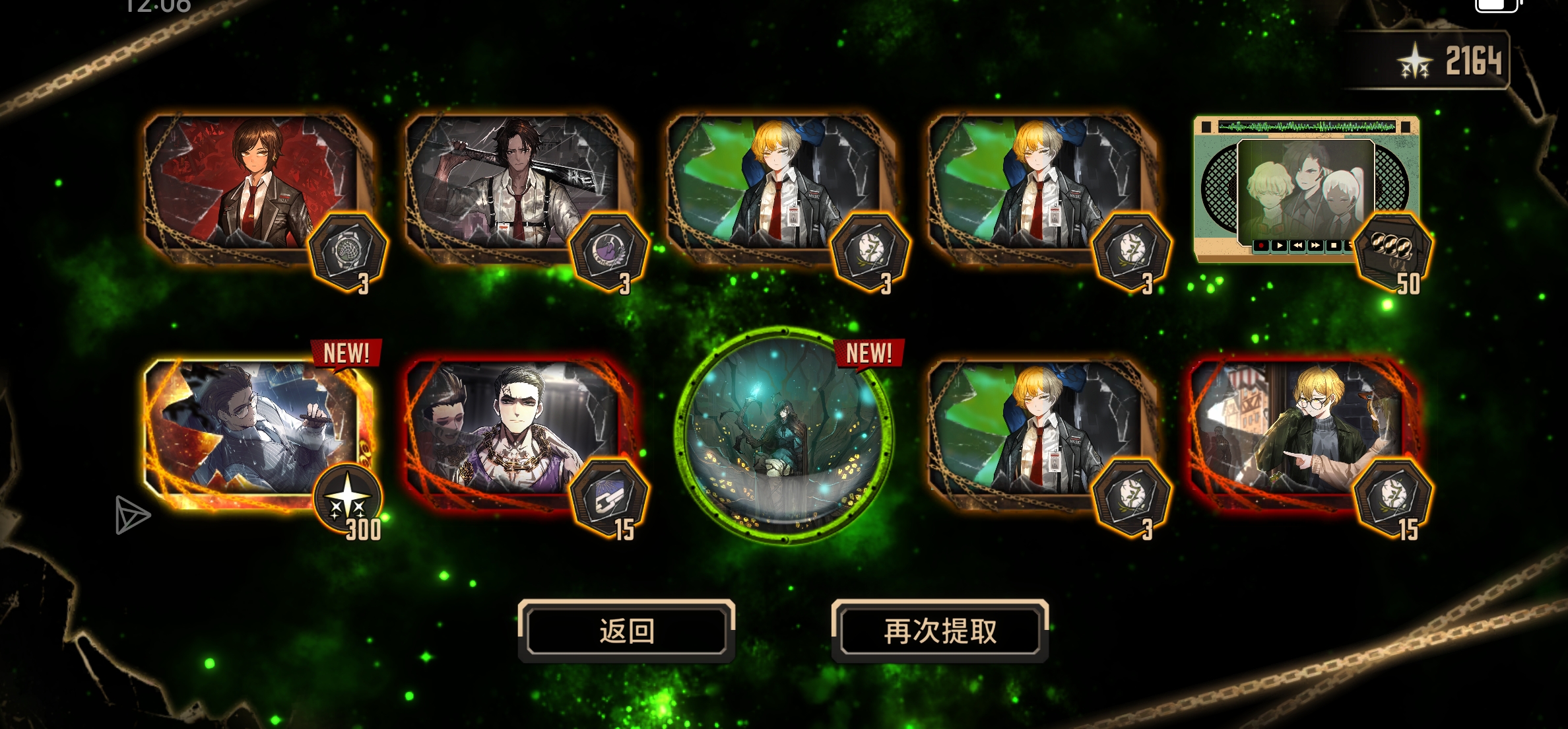This screenshot has width=1568, height=729.
Task: Click the NEW! badge on the gold-framed card
Action: click(346, 354)
